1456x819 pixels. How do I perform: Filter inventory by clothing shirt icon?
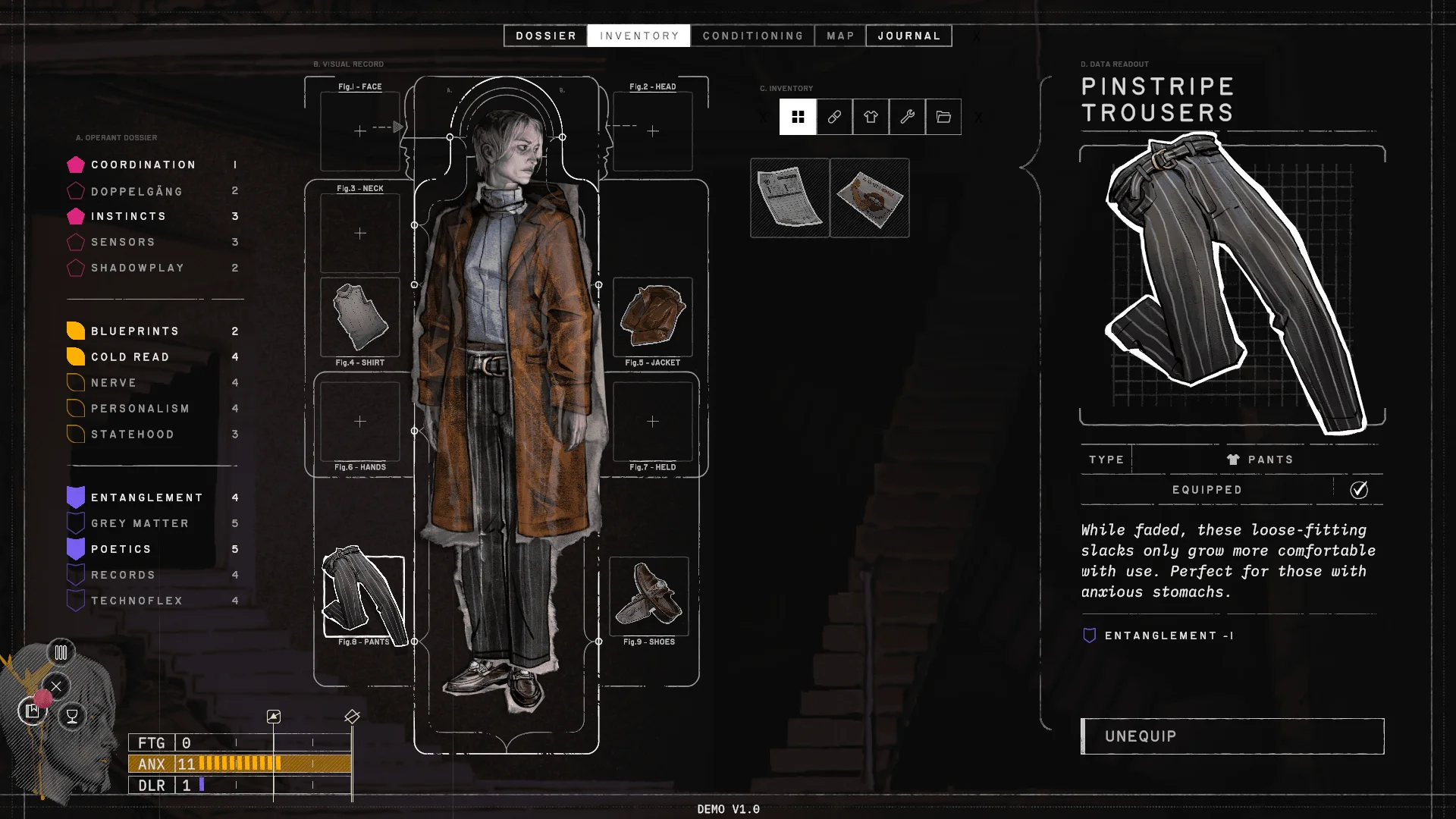pos(871,117)
